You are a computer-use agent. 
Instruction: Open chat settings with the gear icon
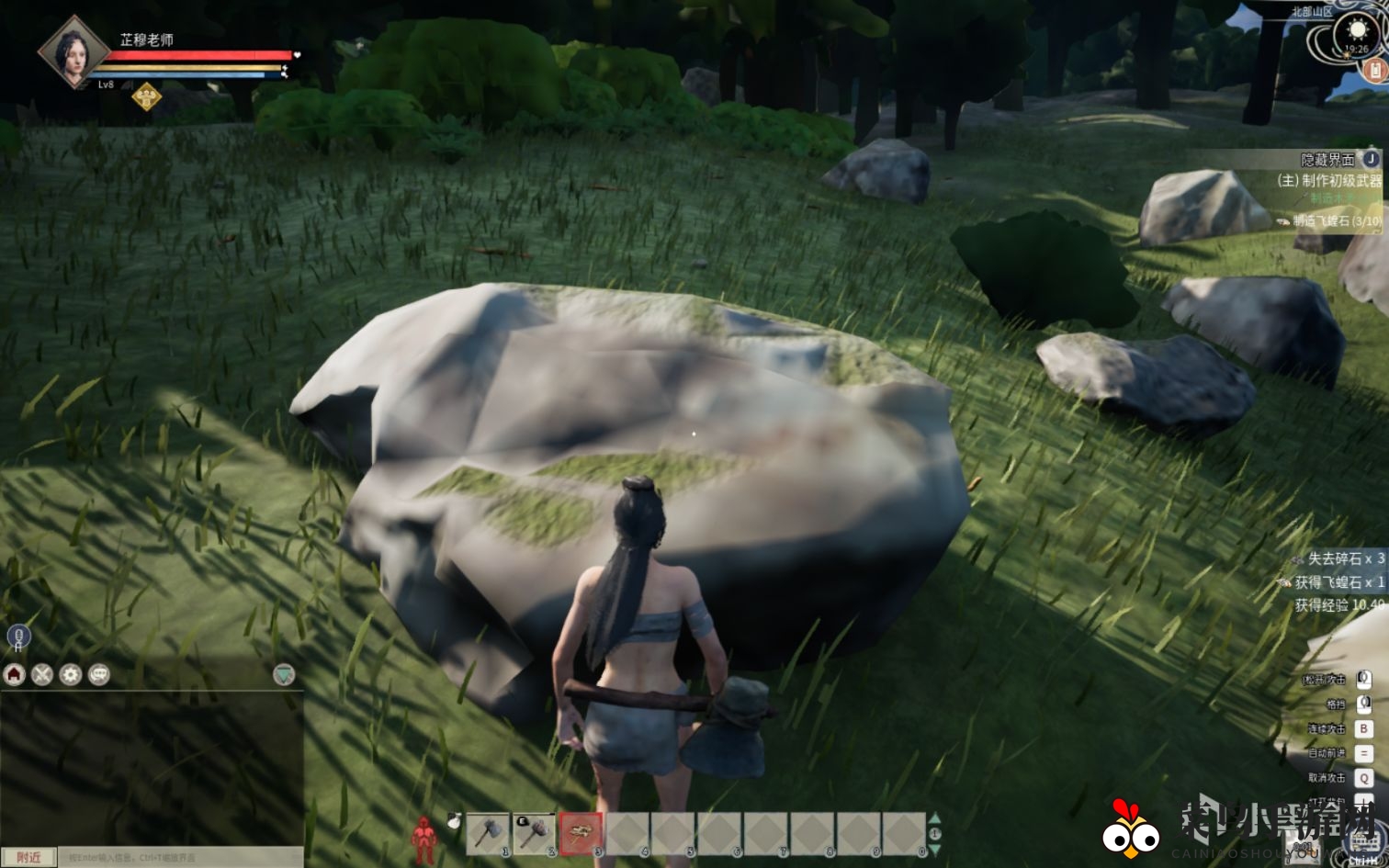coord(71,675)
